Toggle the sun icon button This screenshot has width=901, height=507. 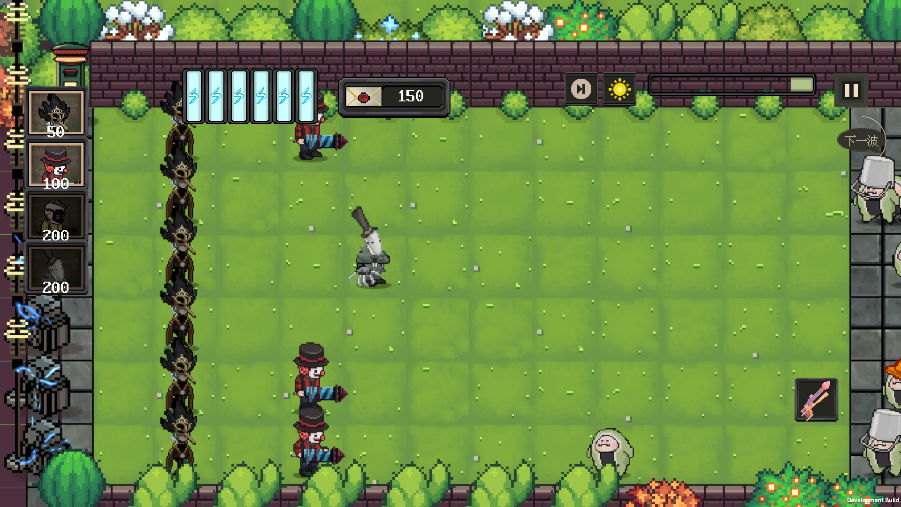619,90
